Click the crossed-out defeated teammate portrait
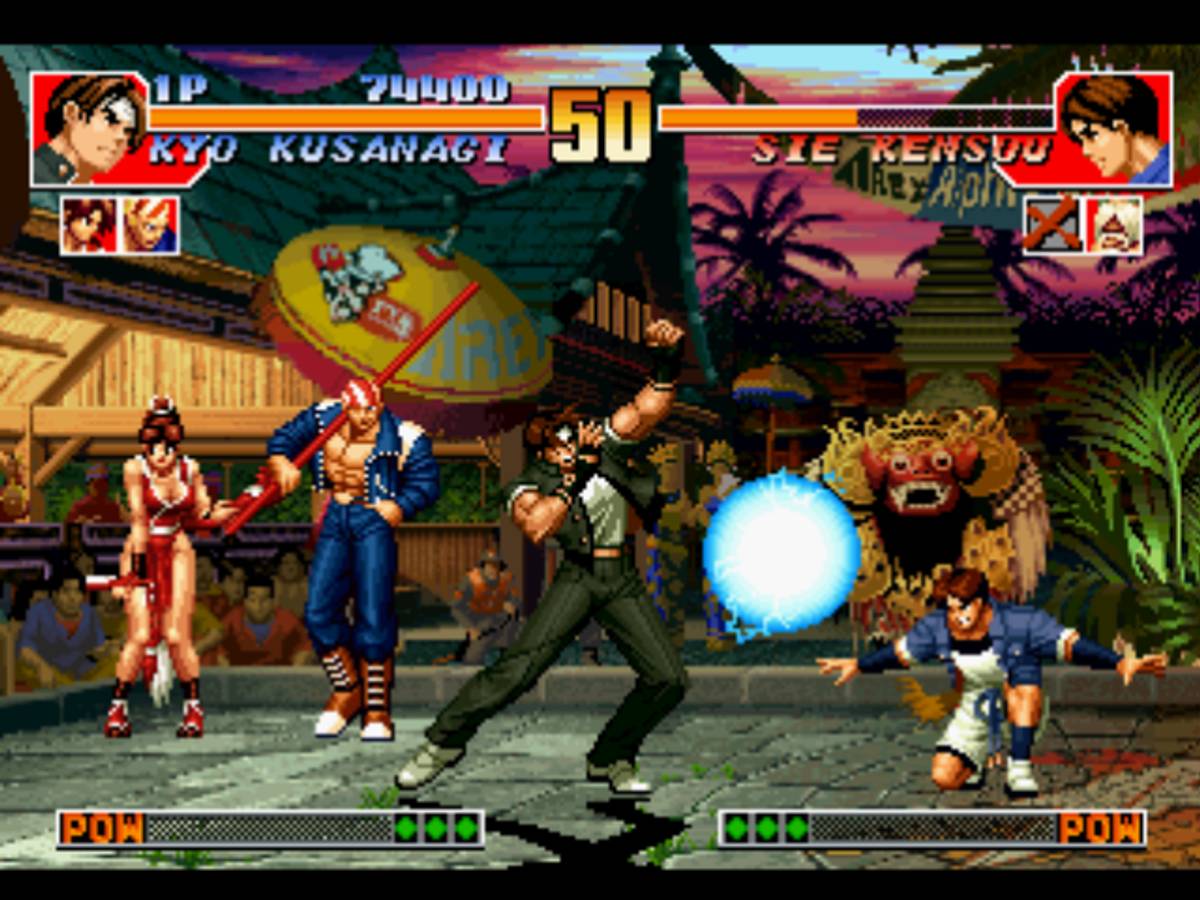This screenshot has height=900, width=1200. [x=1052, y=225]
